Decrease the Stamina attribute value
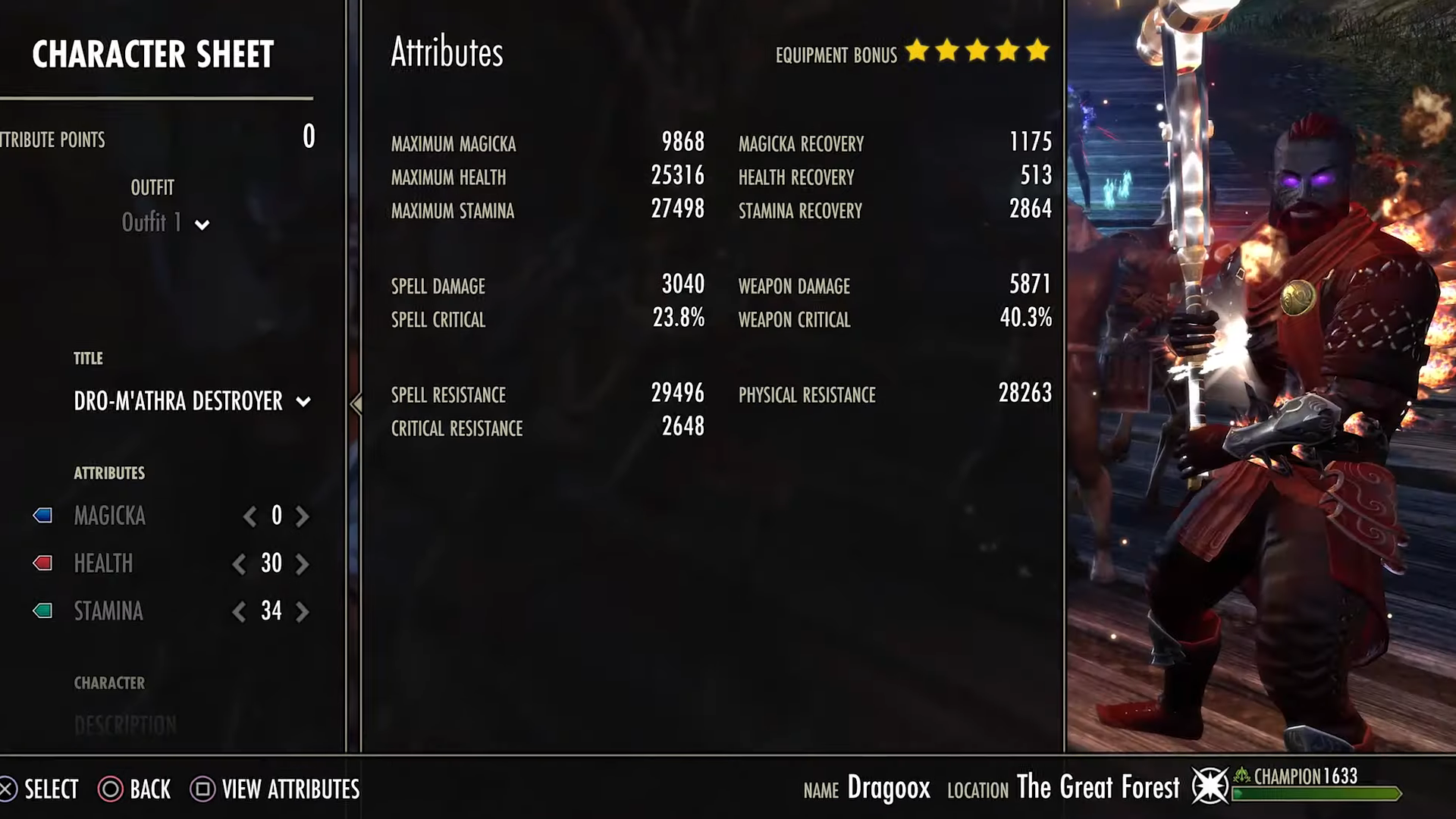The width and height of the screenshot is (1456, 819). click(238, 612)
